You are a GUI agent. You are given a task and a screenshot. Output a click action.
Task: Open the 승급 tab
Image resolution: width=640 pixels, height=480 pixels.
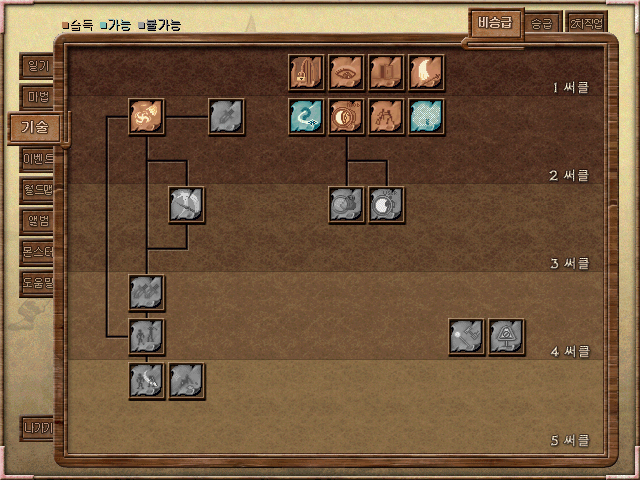[542, 24]
